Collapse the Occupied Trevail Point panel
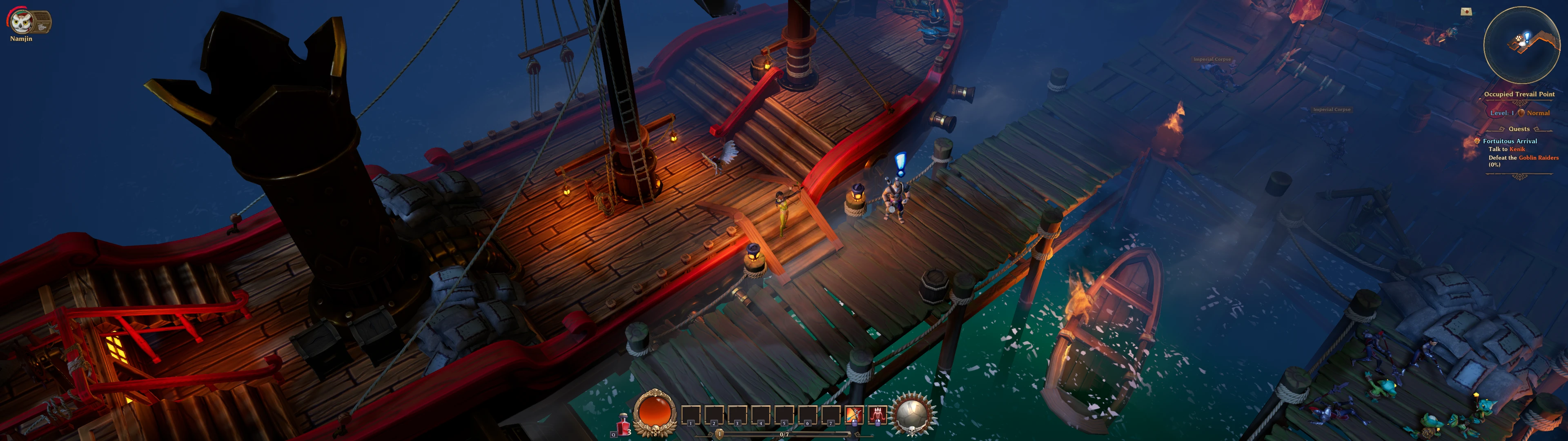 [1519, 94]
